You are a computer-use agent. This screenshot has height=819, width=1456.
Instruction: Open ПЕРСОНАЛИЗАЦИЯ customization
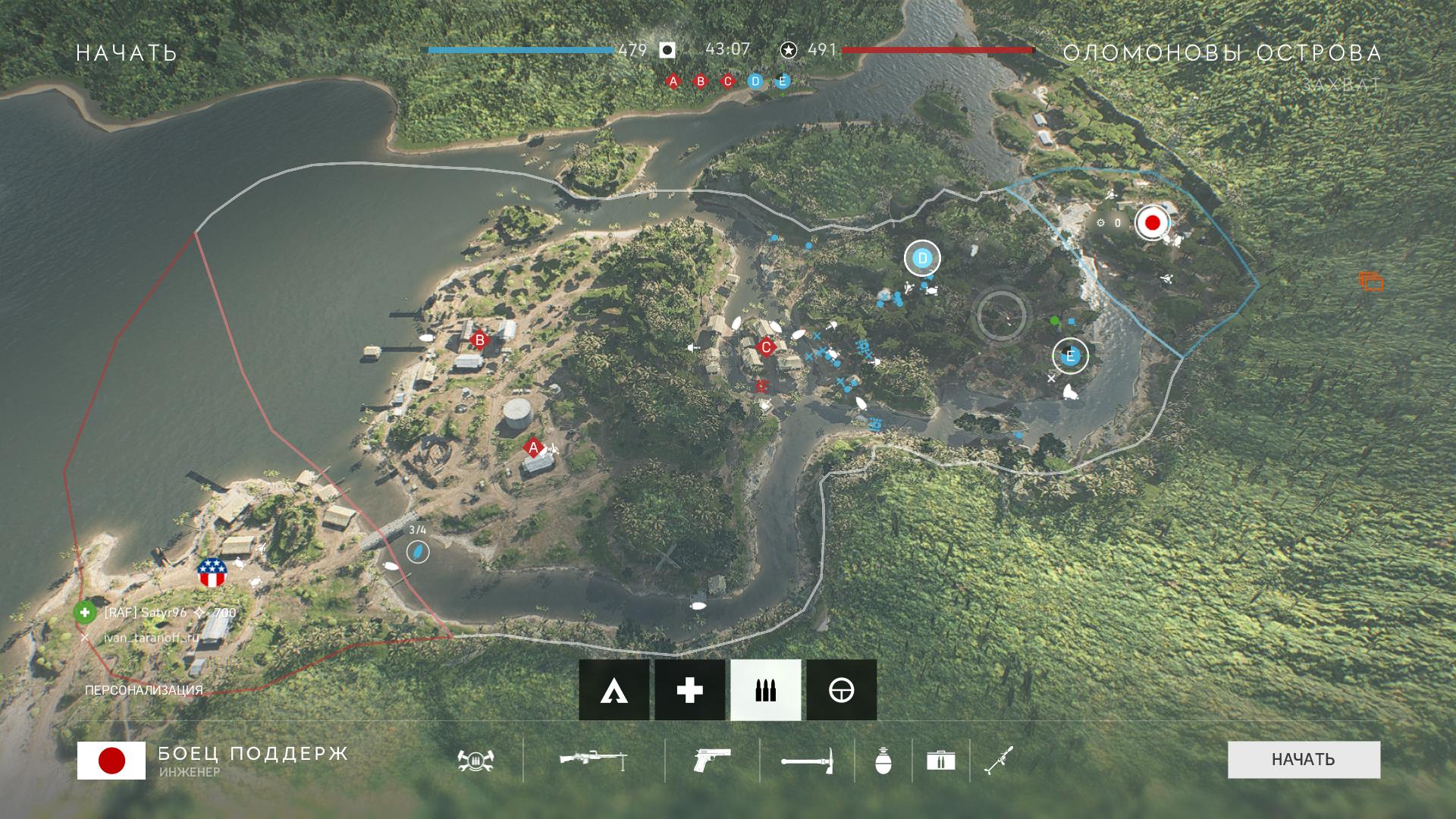[144, 690]
